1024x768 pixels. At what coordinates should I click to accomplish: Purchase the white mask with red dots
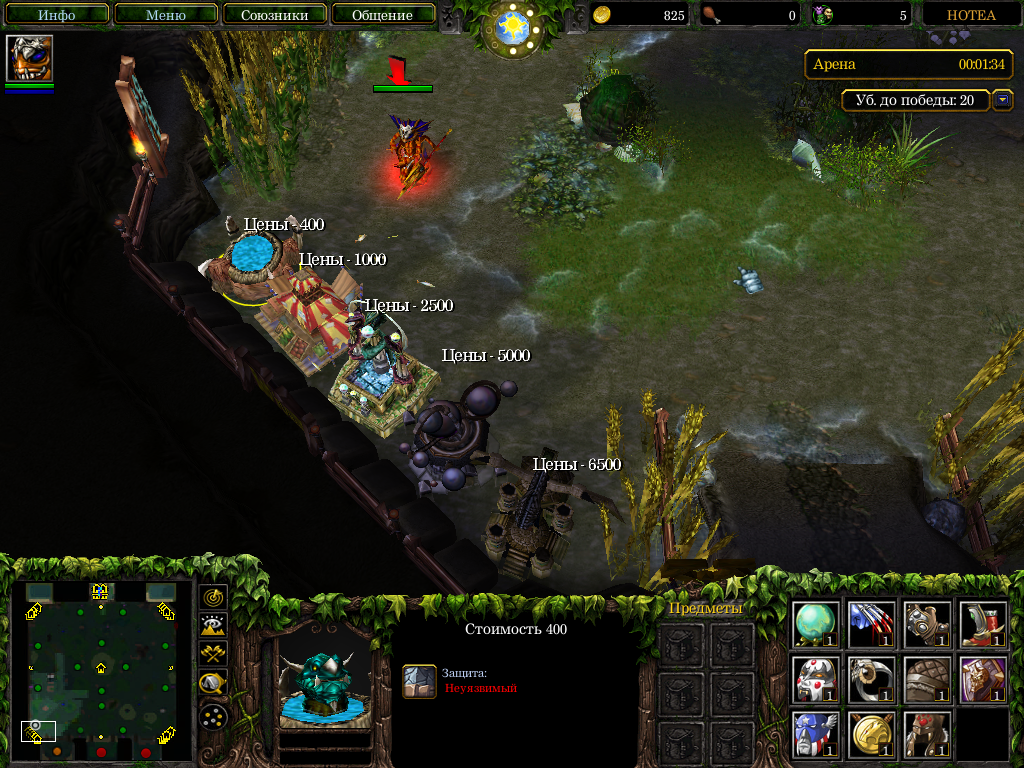tap(816, 679)
